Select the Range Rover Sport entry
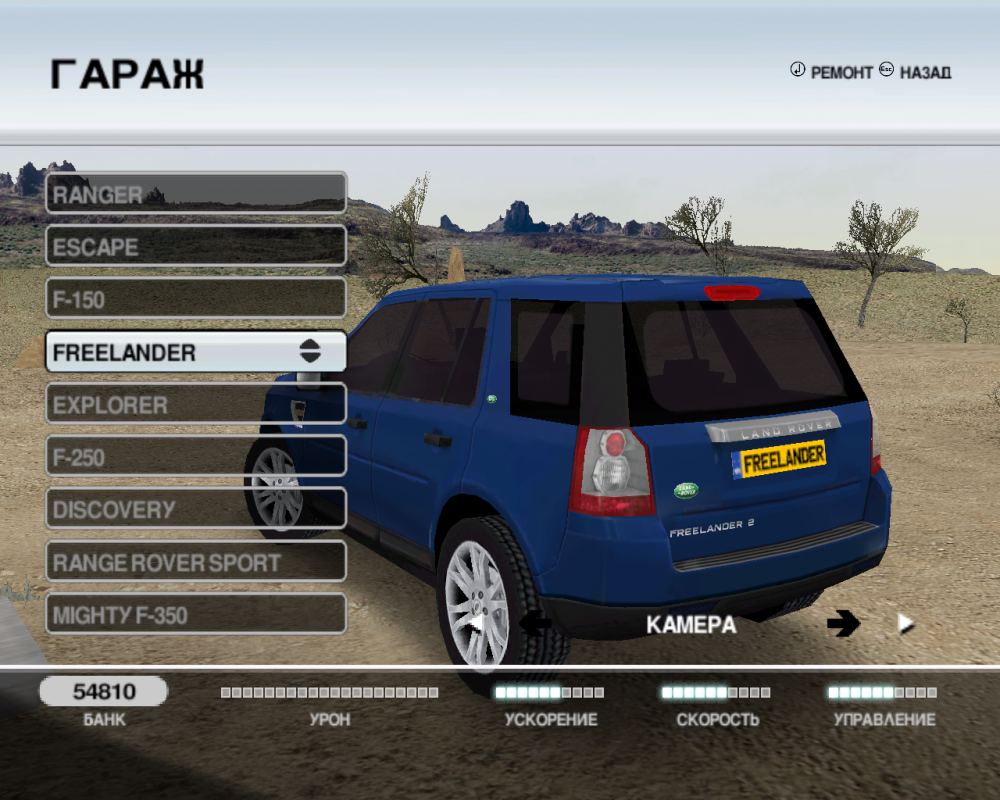The width and height of the screenshot is (1000, 800). (195, 562)
